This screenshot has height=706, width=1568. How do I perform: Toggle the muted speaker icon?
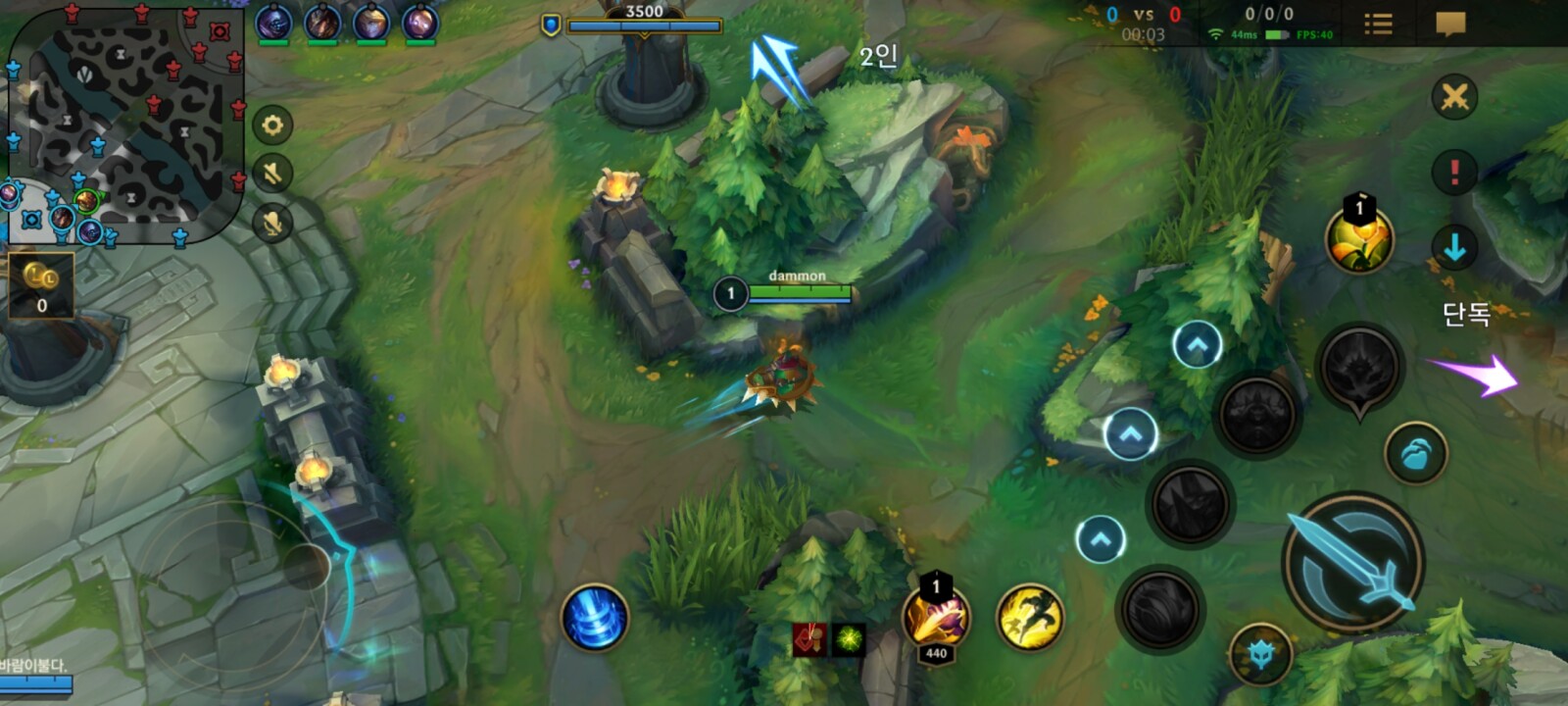(272, 175)
